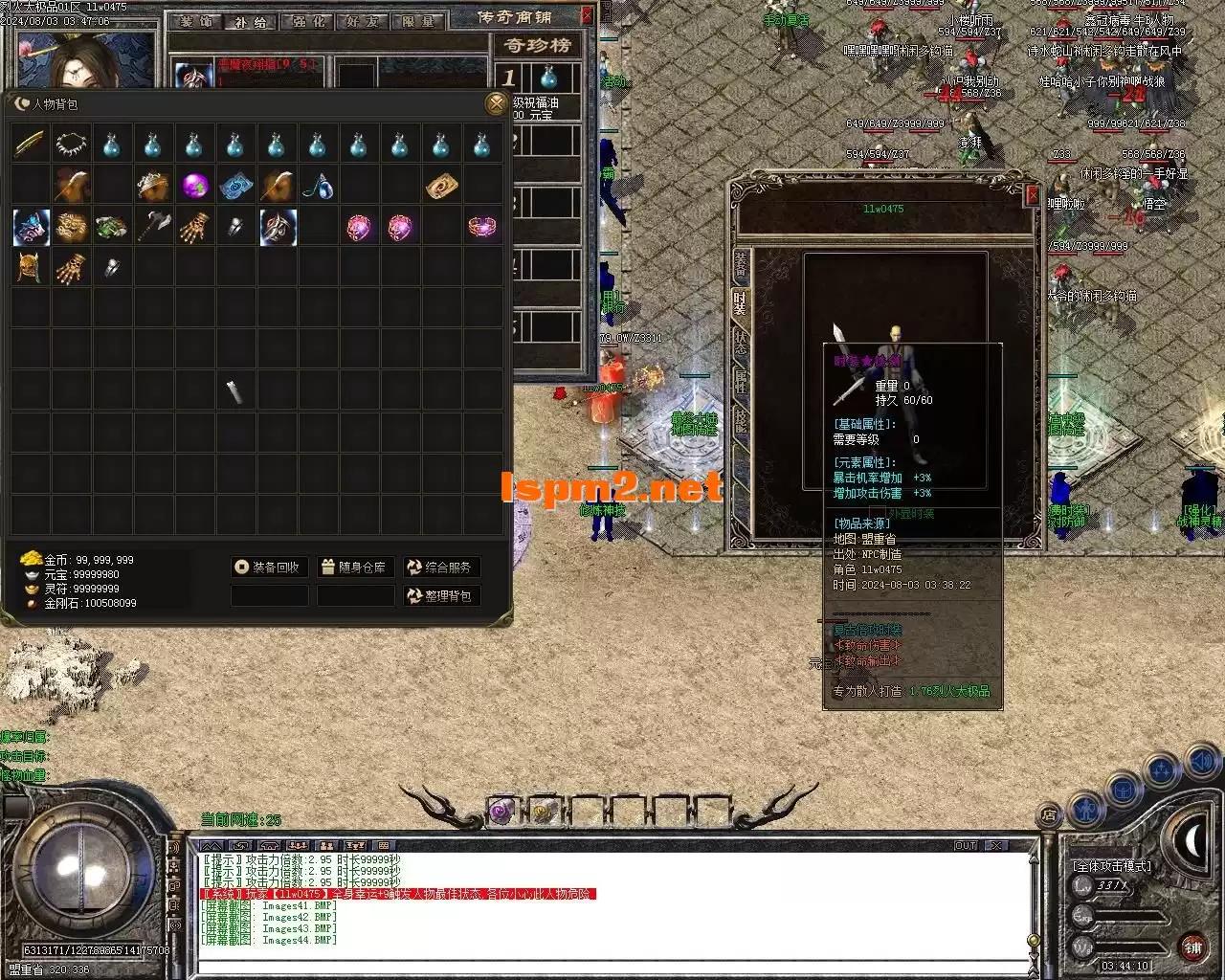
Task: Close the 人物背包 inventory window
Action: (x=496, y=103)
